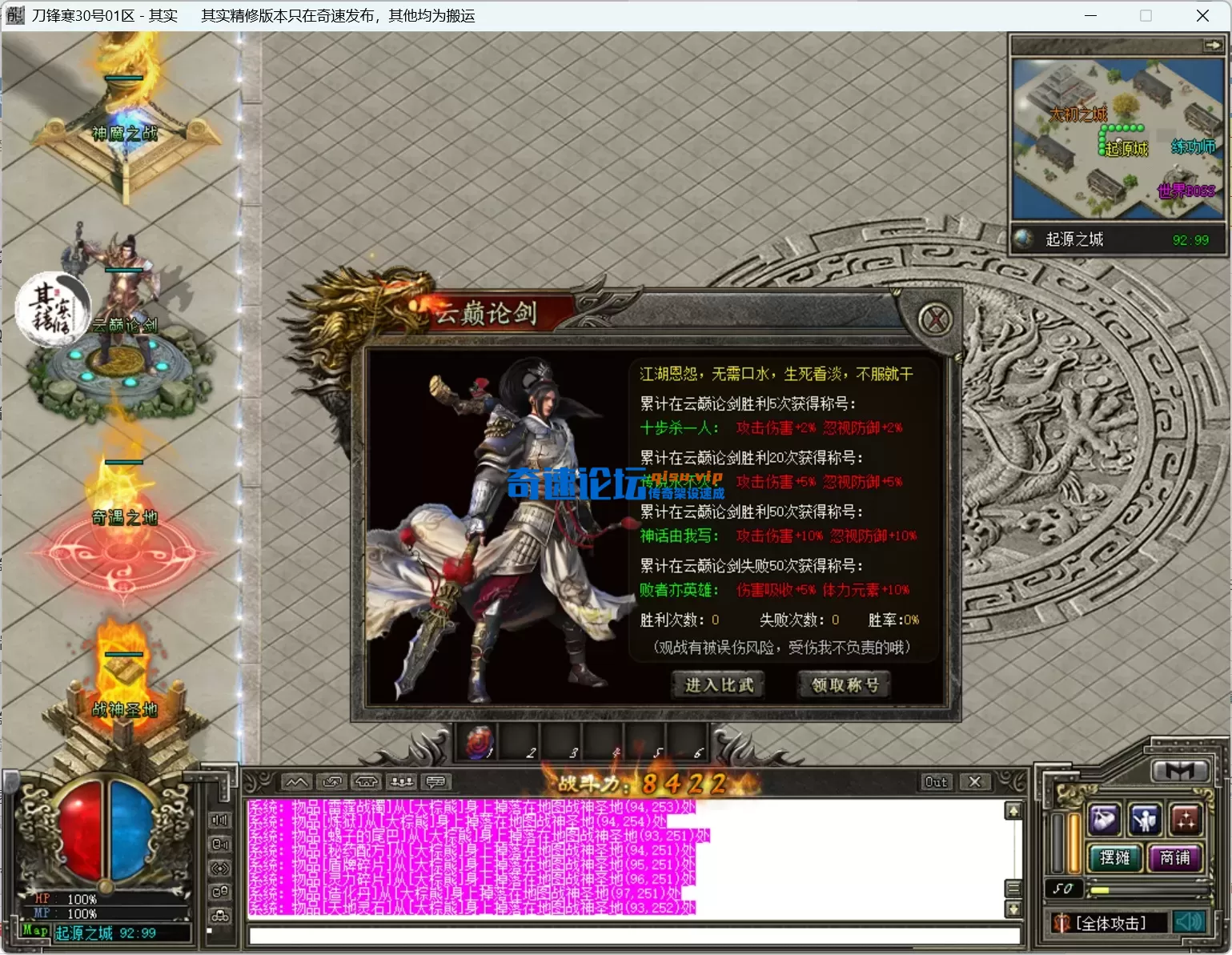Collapse chat via the double-arrow sidebar icon
This screenshot has width=1232, height=955.
[219, 868]
